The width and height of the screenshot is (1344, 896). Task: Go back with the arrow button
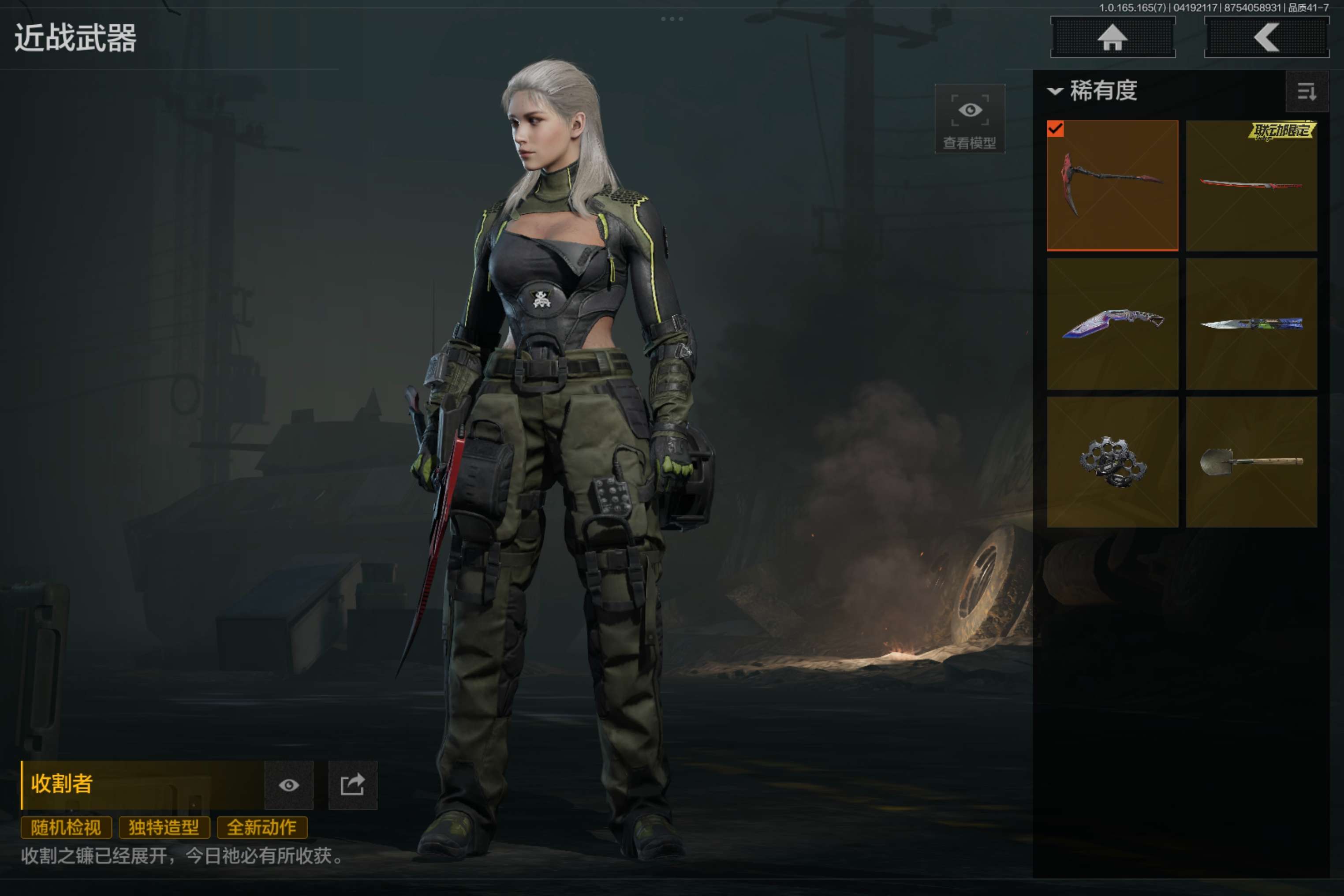(x=1266, y=38)
